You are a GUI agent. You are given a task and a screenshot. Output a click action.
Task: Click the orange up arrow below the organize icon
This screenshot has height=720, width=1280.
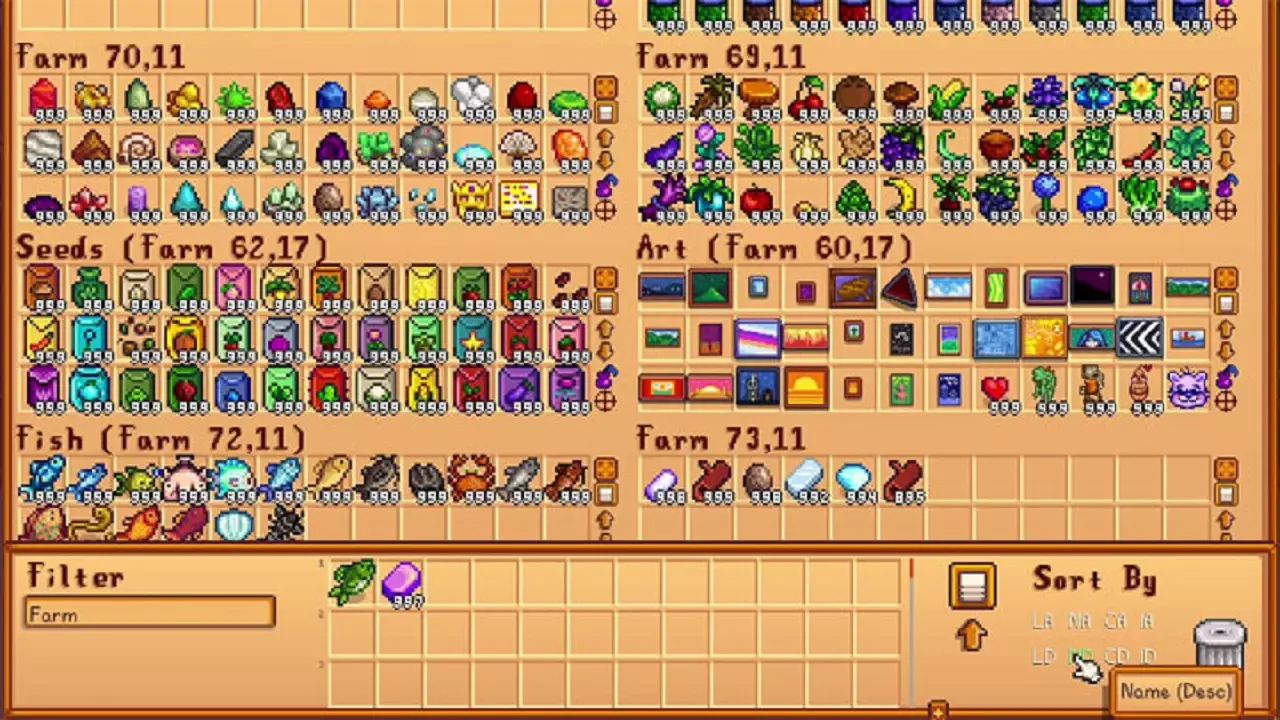pyautogui.click(x=972, y=637)
